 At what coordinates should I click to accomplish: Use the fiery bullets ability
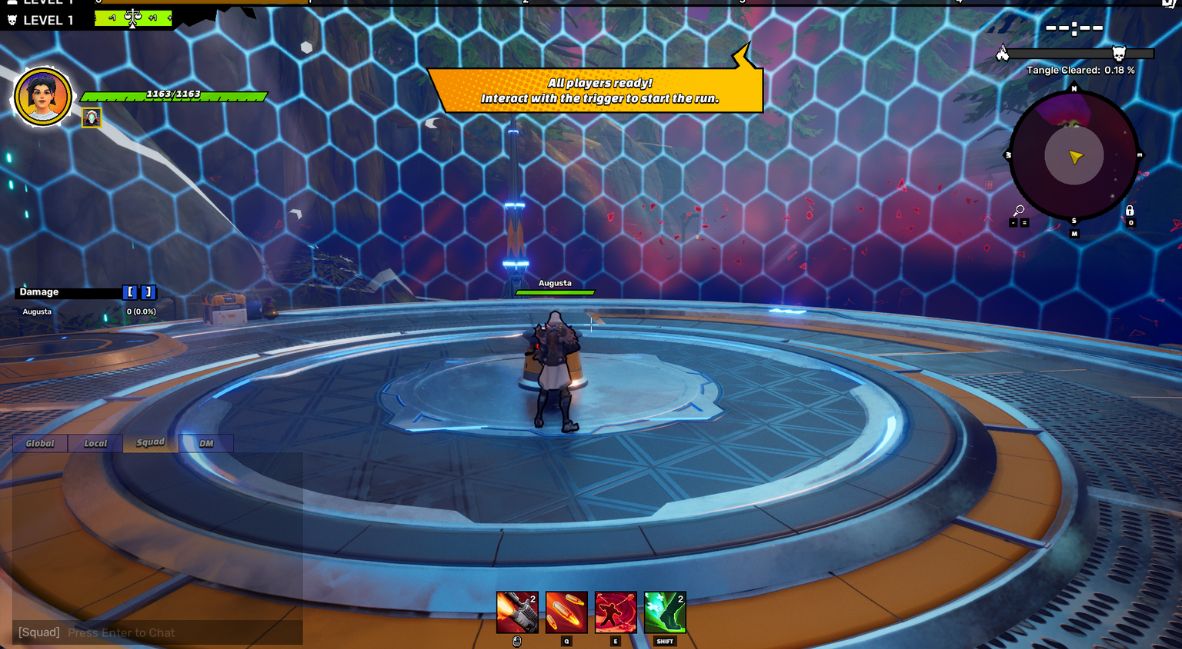click(566, 612)
